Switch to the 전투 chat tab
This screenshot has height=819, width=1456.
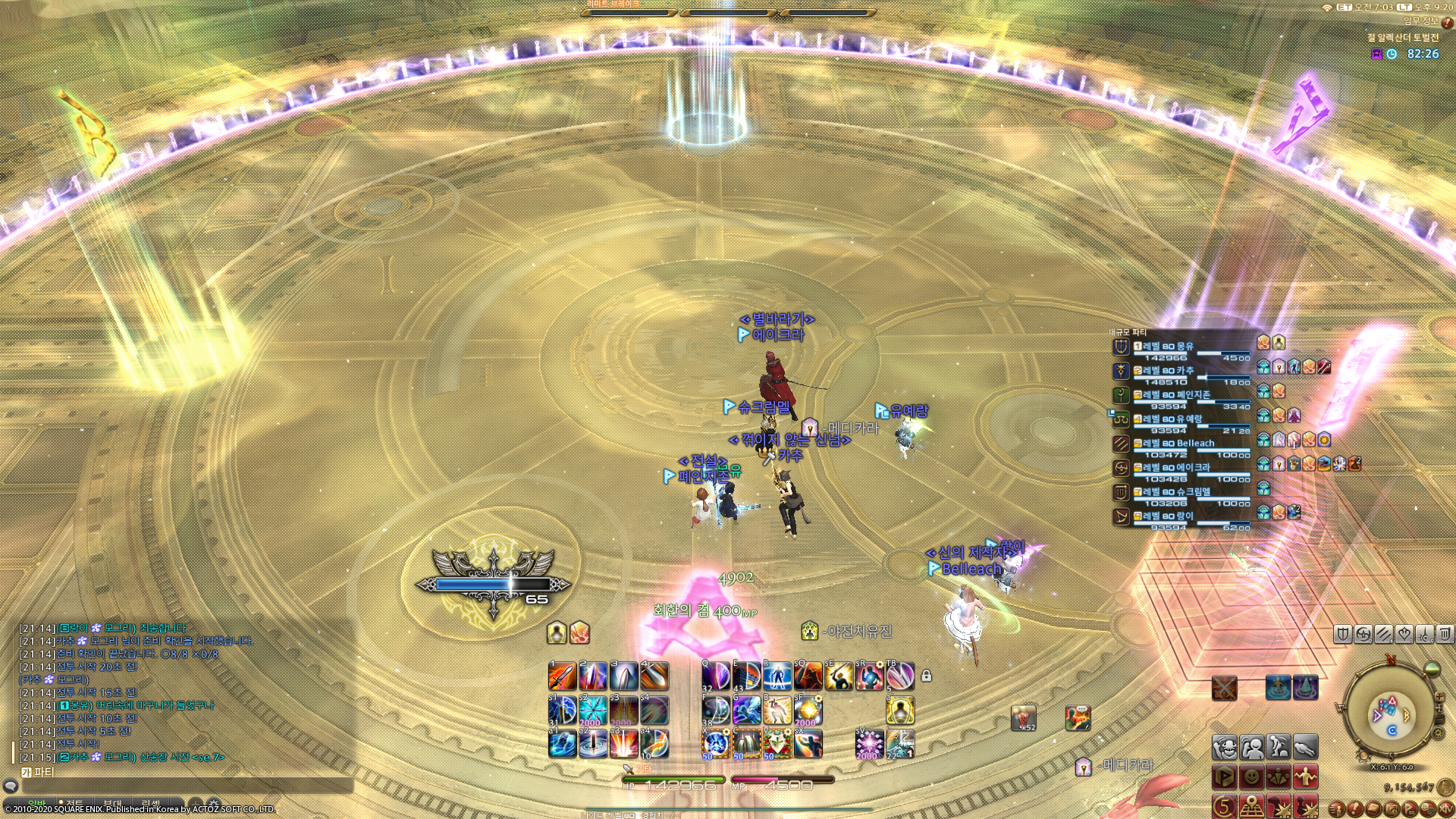(x=74, y=804)
